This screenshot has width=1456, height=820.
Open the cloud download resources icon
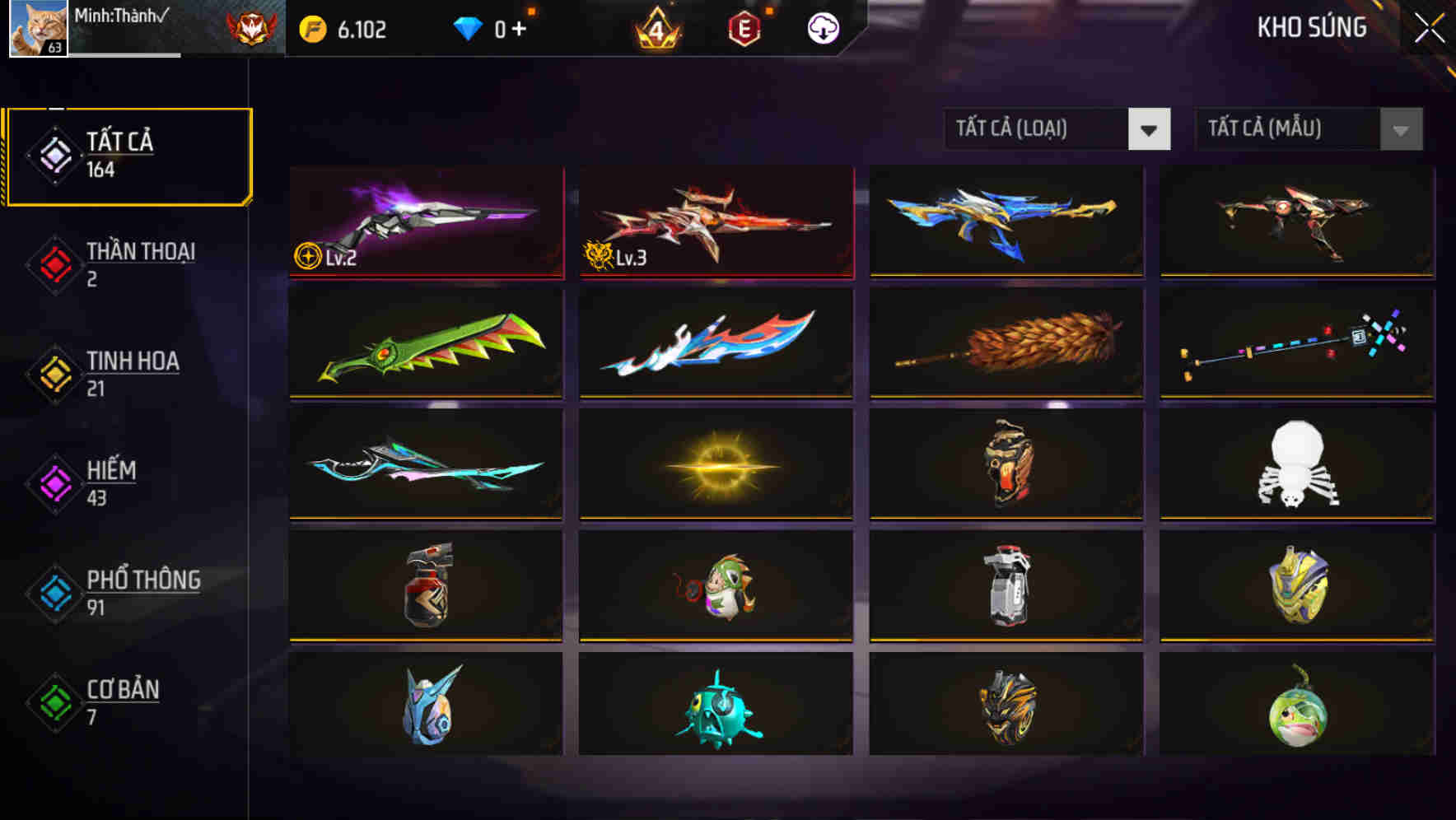coord(821,27)
